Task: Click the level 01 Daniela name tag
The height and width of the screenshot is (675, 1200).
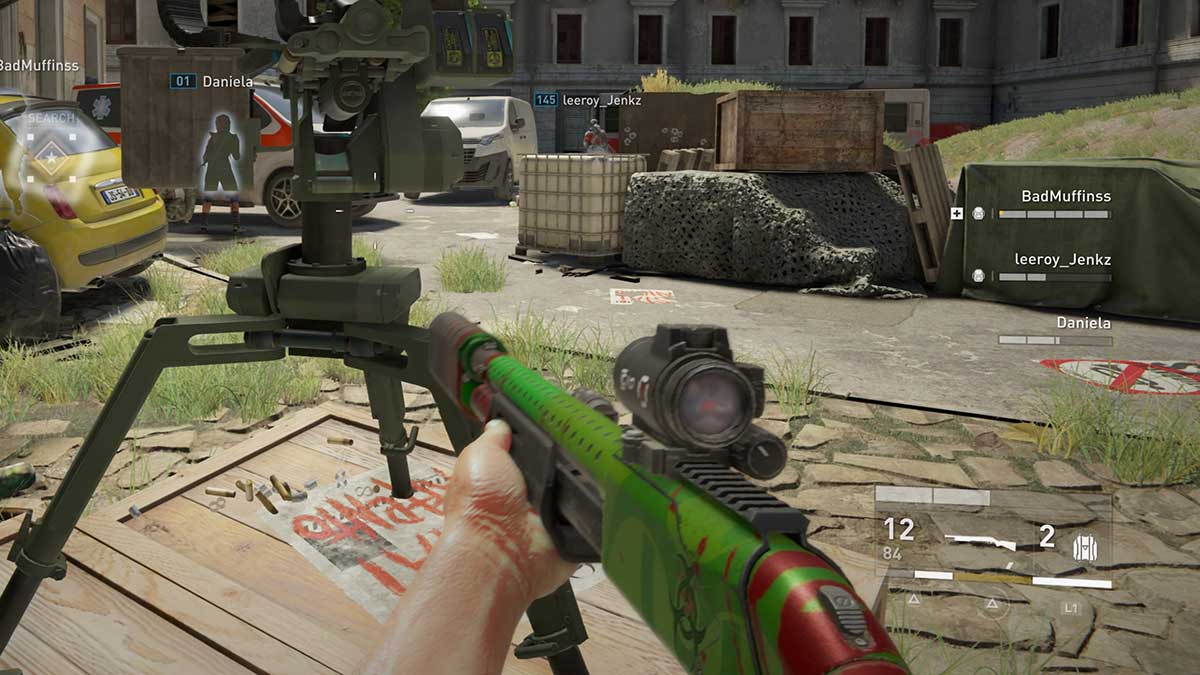Action: coord(211,81)
